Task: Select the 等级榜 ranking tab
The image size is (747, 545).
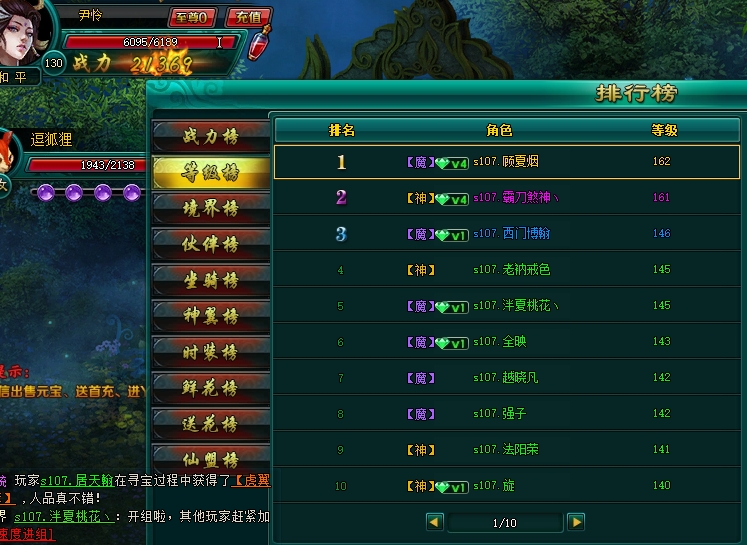Action: 210,172
